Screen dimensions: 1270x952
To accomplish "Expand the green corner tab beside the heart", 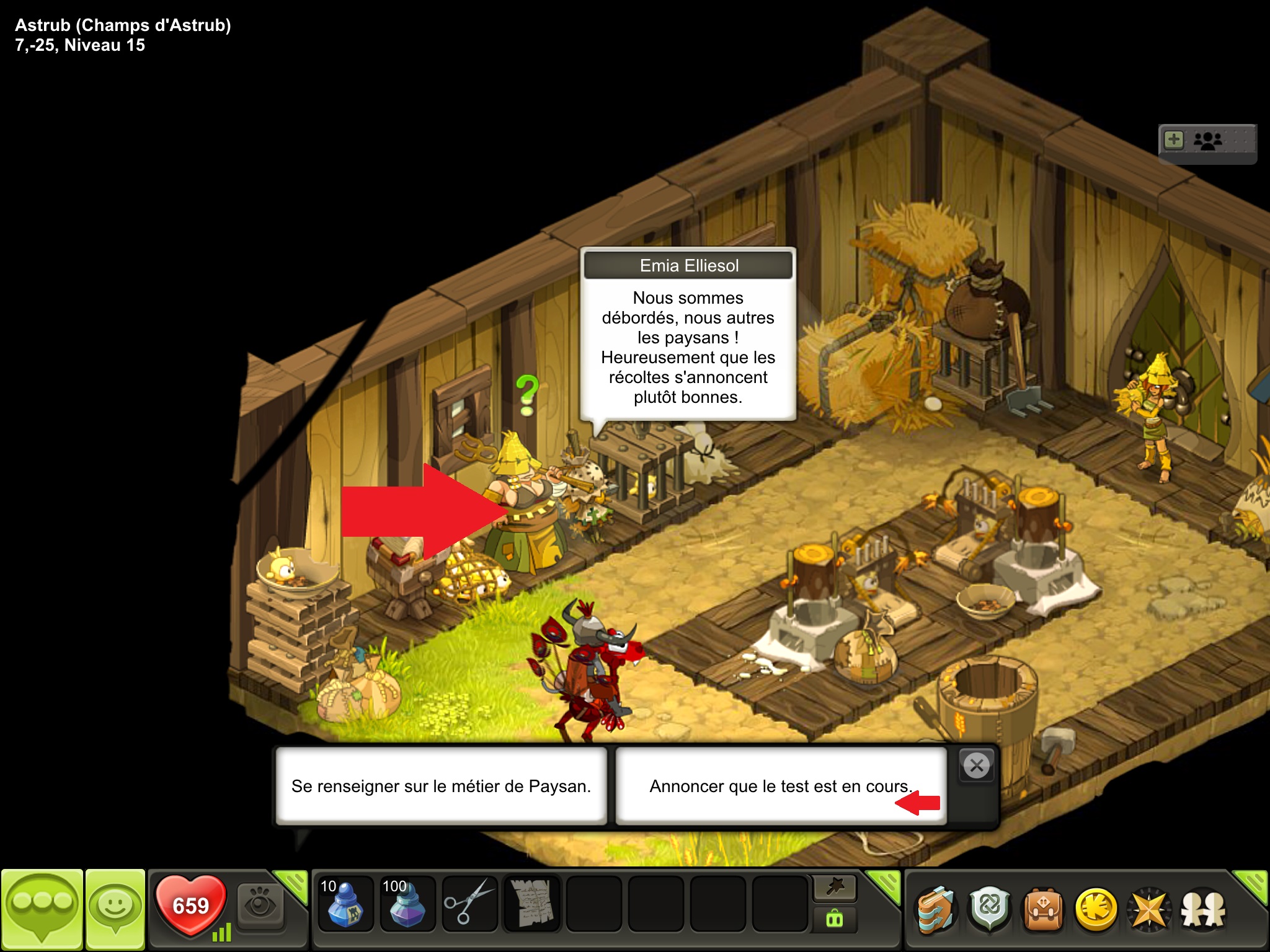I will 293,884.
